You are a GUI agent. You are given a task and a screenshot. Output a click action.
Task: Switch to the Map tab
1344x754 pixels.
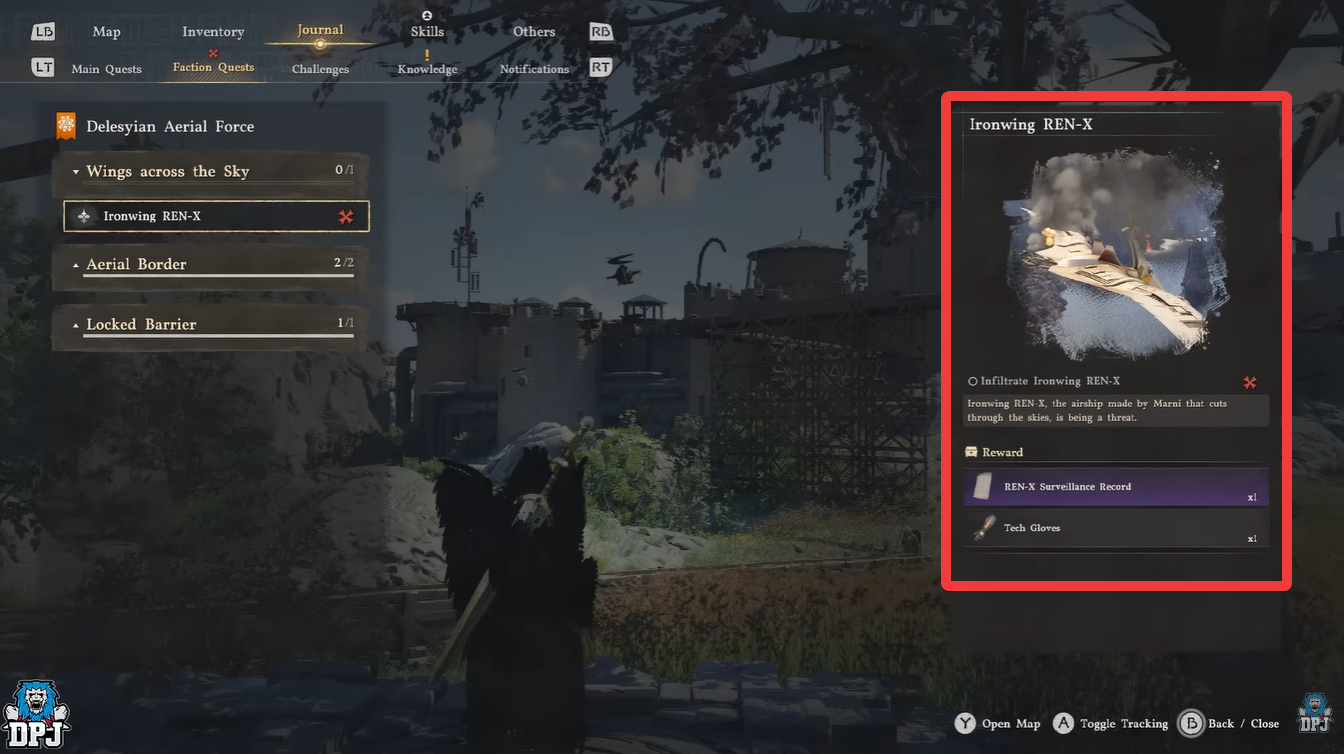(x=106, y=32)
